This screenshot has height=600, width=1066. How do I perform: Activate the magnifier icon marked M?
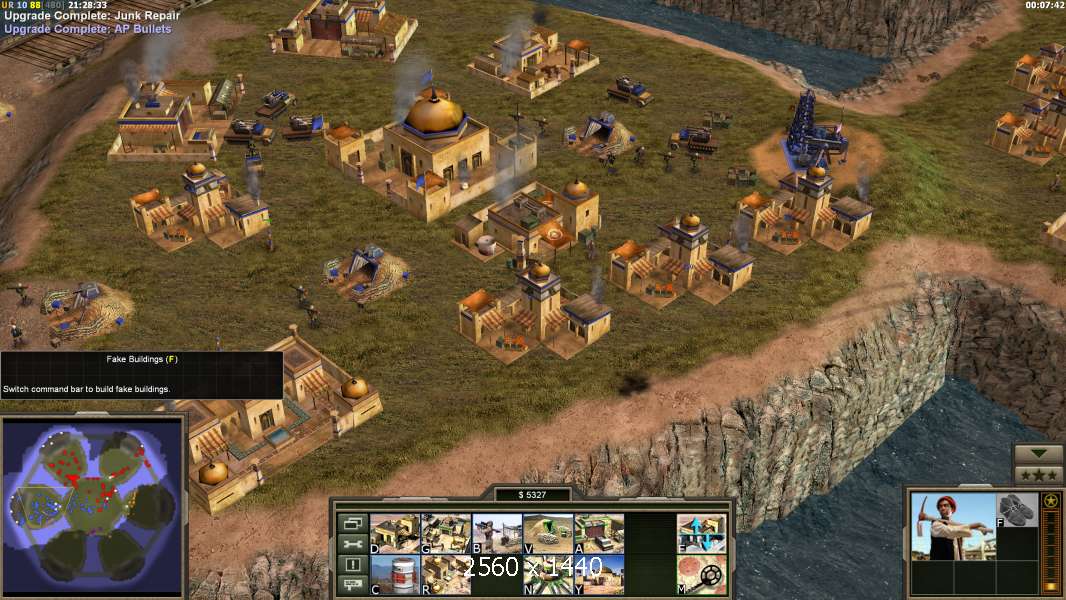pos(701,574)
